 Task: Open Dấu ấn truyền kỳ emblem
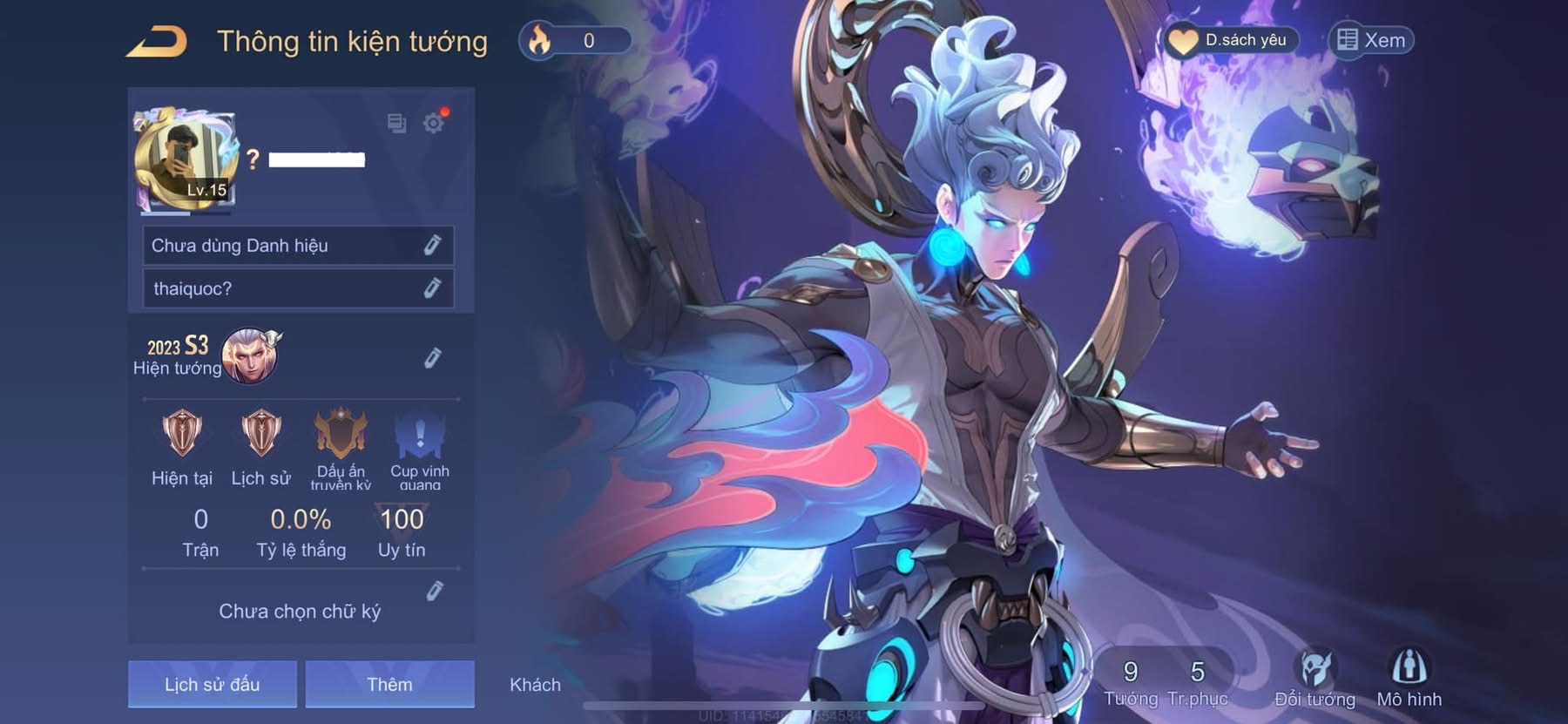coord(341,434)
